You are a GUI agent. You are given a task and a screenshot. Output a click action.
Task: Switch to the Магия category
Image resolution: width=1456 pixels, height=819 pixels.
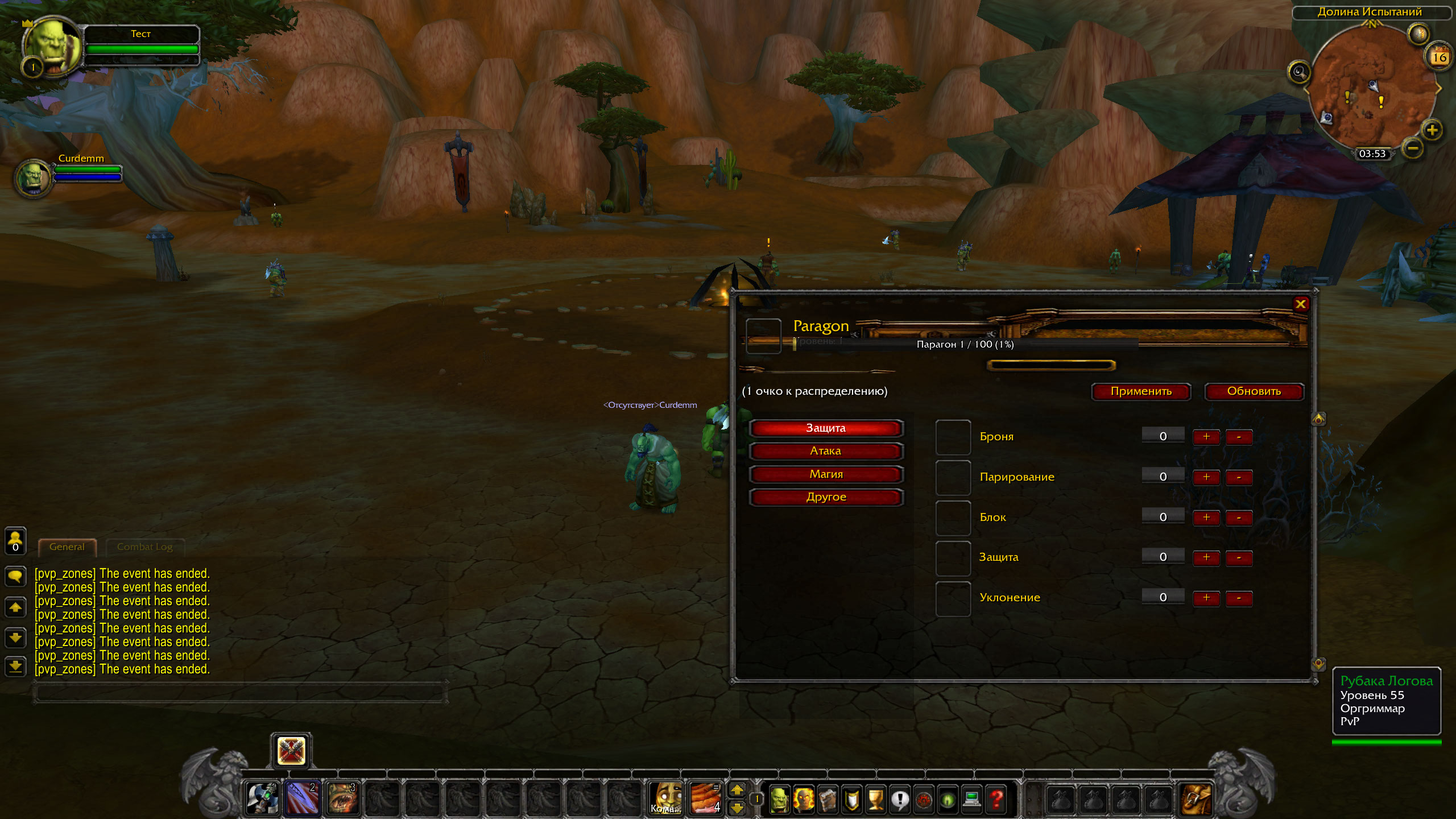(x=825, y=474)
